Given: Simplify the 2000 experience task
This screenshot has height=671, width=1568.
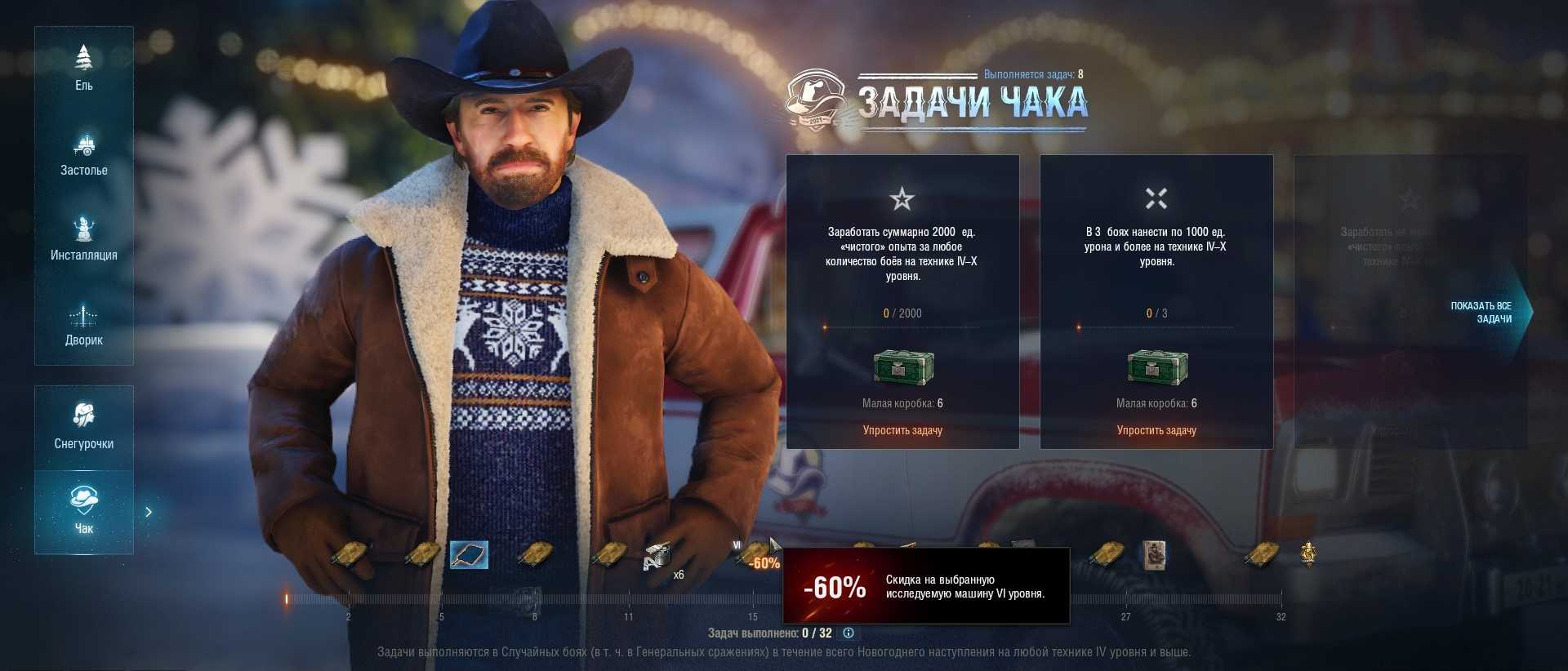Looking at the screenshot, I should point(902,430).
